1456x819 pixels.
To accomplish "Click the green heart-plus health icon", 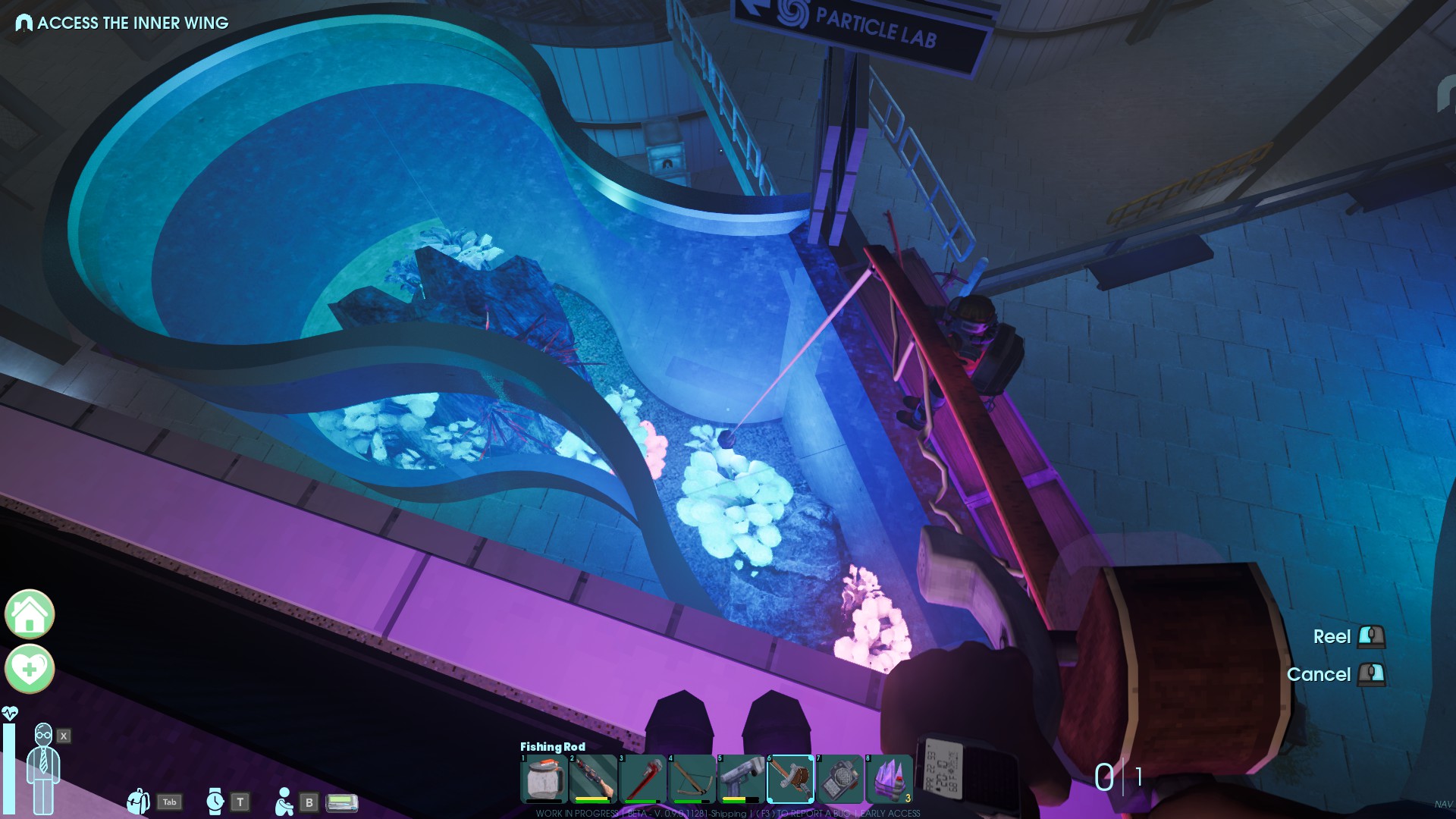I will pos(30,669).
